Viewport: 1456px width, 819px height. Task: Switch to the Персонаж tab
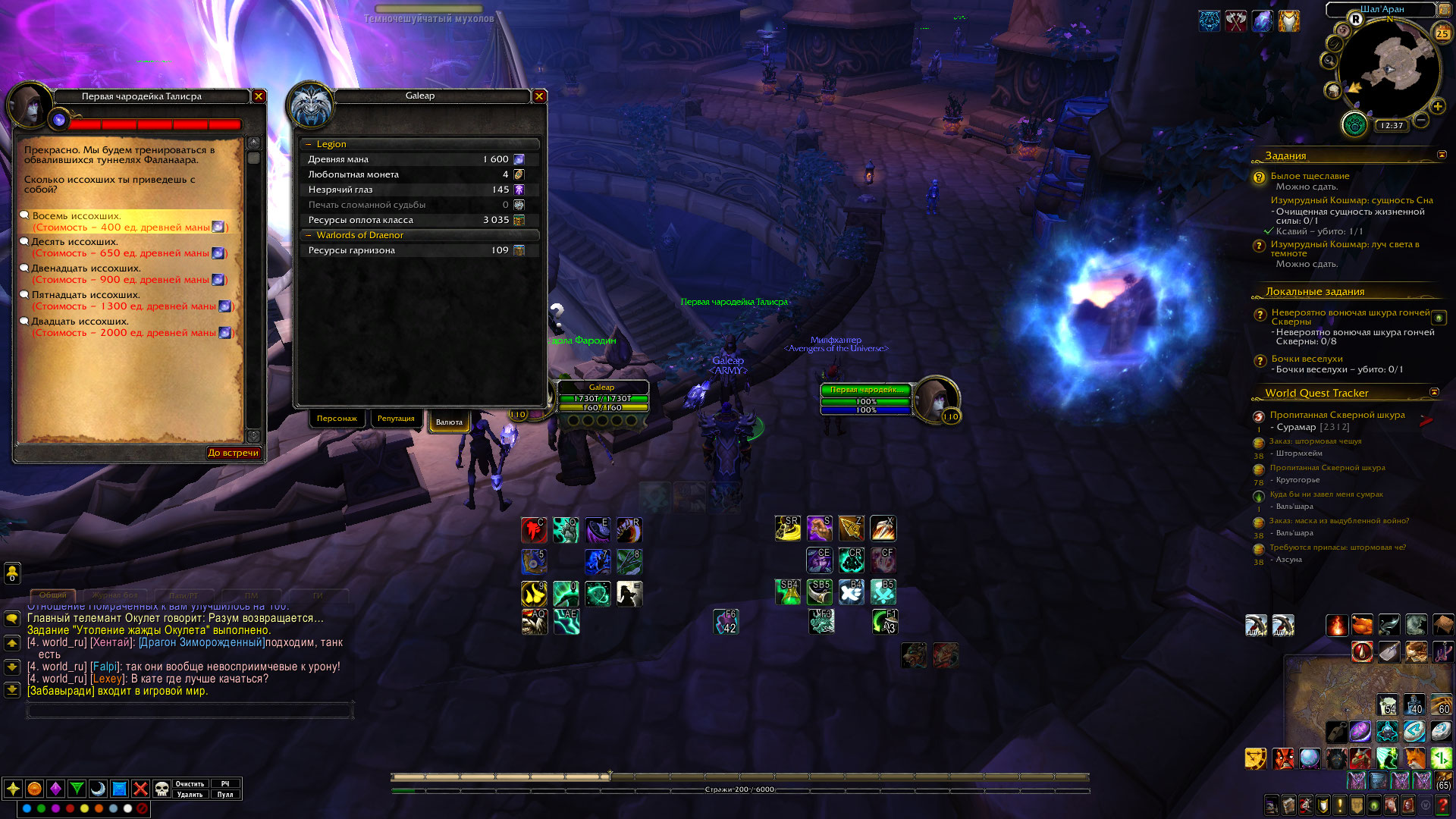coord(337,419)
